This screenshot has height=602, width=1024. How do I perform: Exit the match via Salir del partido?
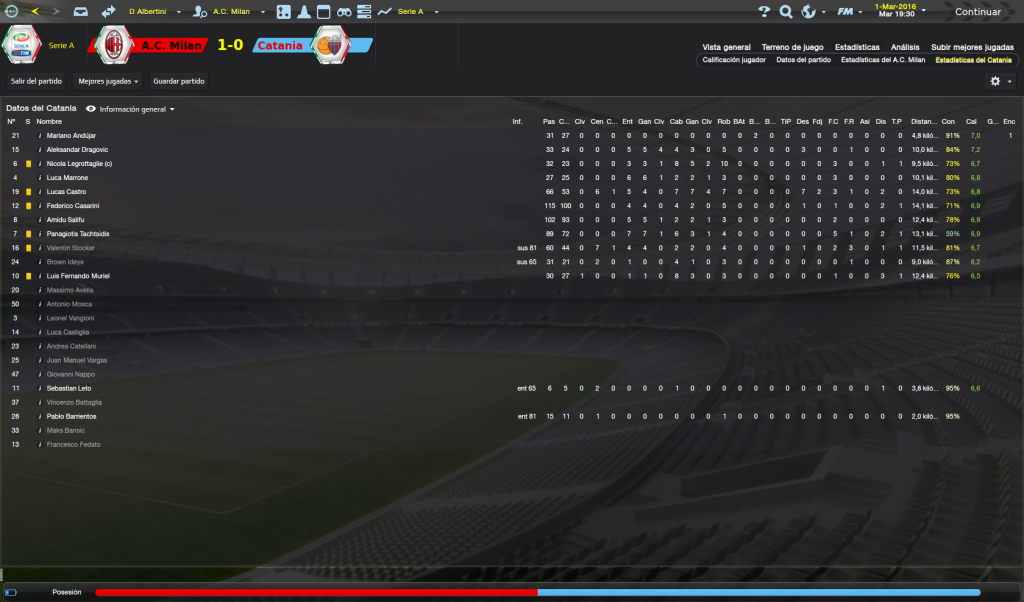click(36, 80)
